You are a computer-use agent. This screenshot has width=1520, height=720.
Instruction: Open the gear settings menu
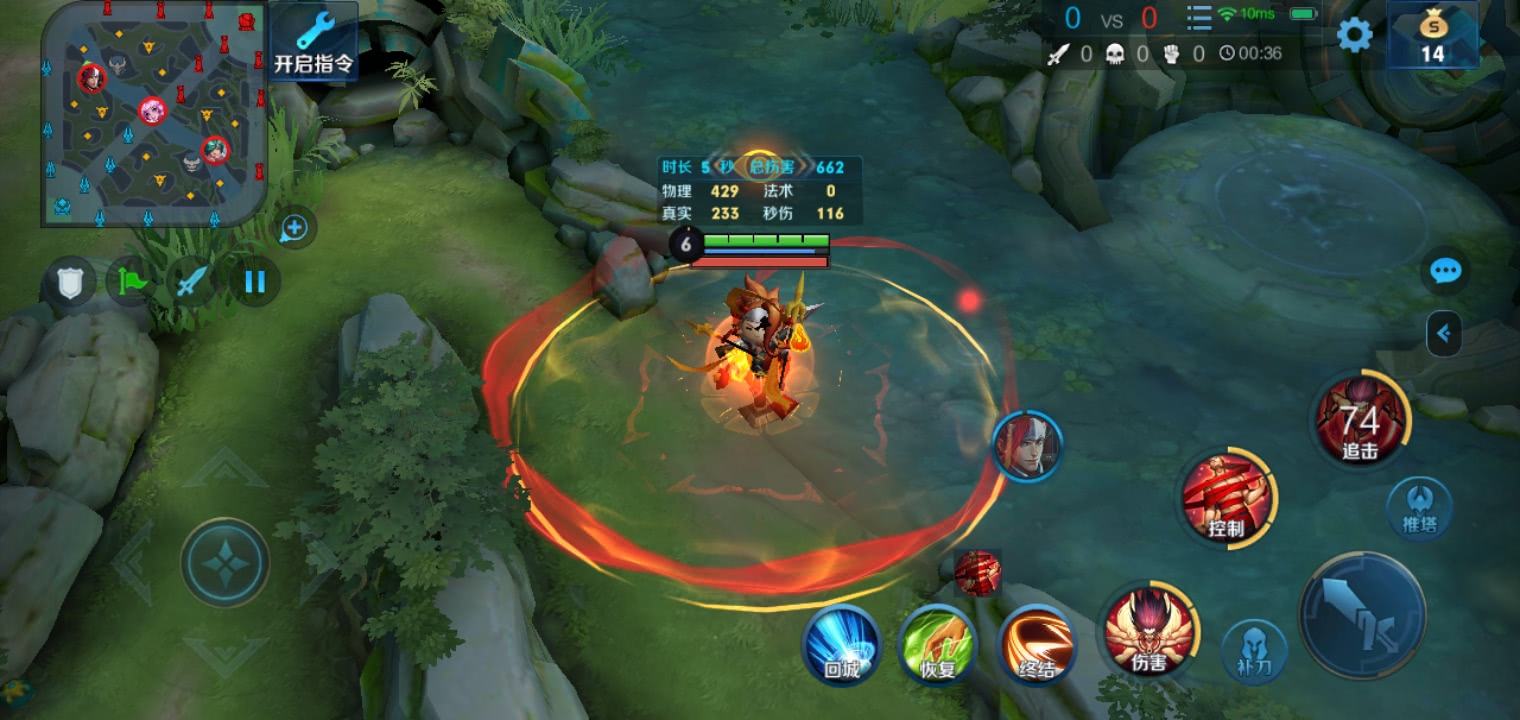coord(1355,35)
